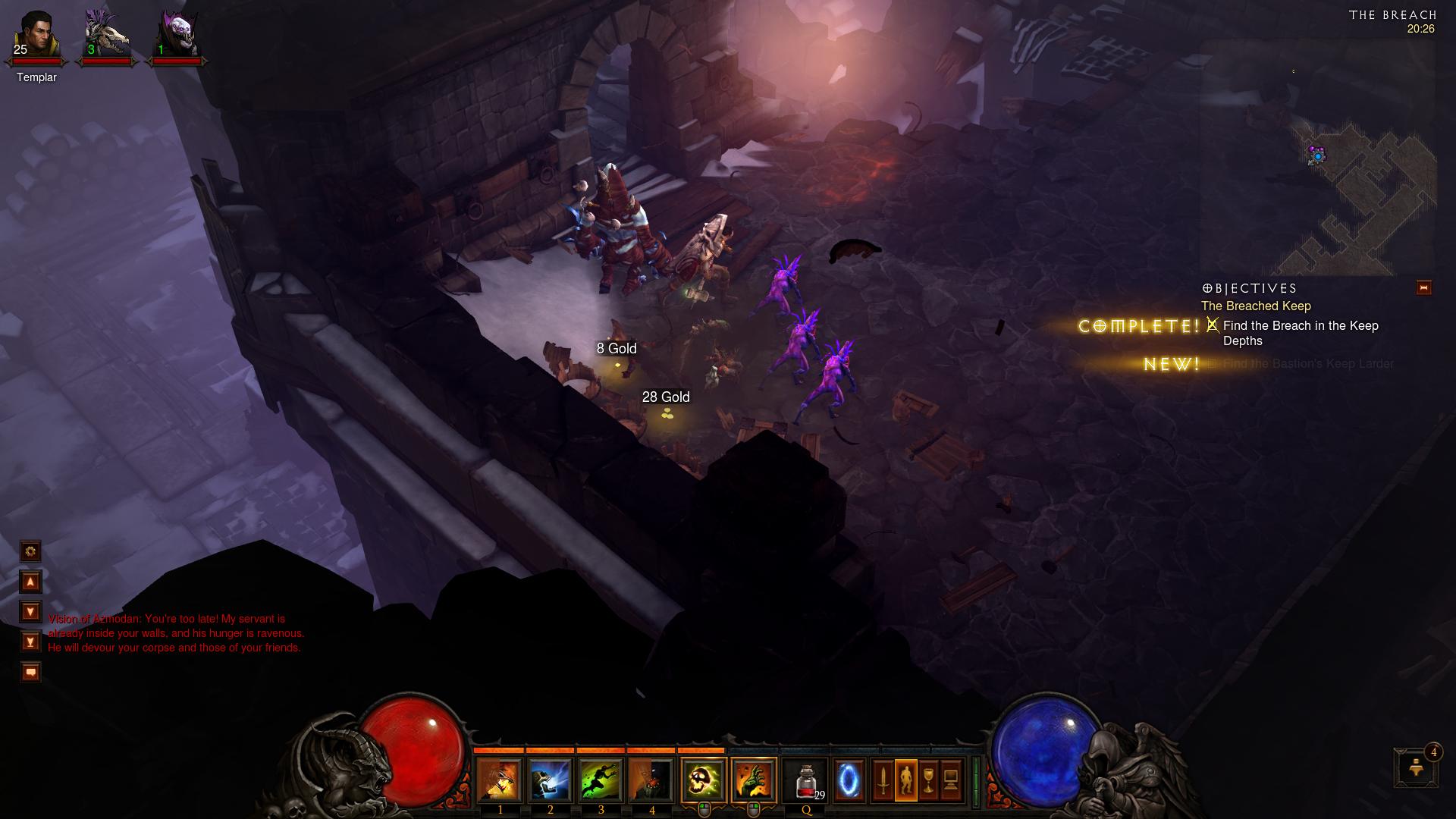Open the notification icon showing 4
Viewport: 1456px width, 819px height.
pyautogui.click(x=1417, y=767)
